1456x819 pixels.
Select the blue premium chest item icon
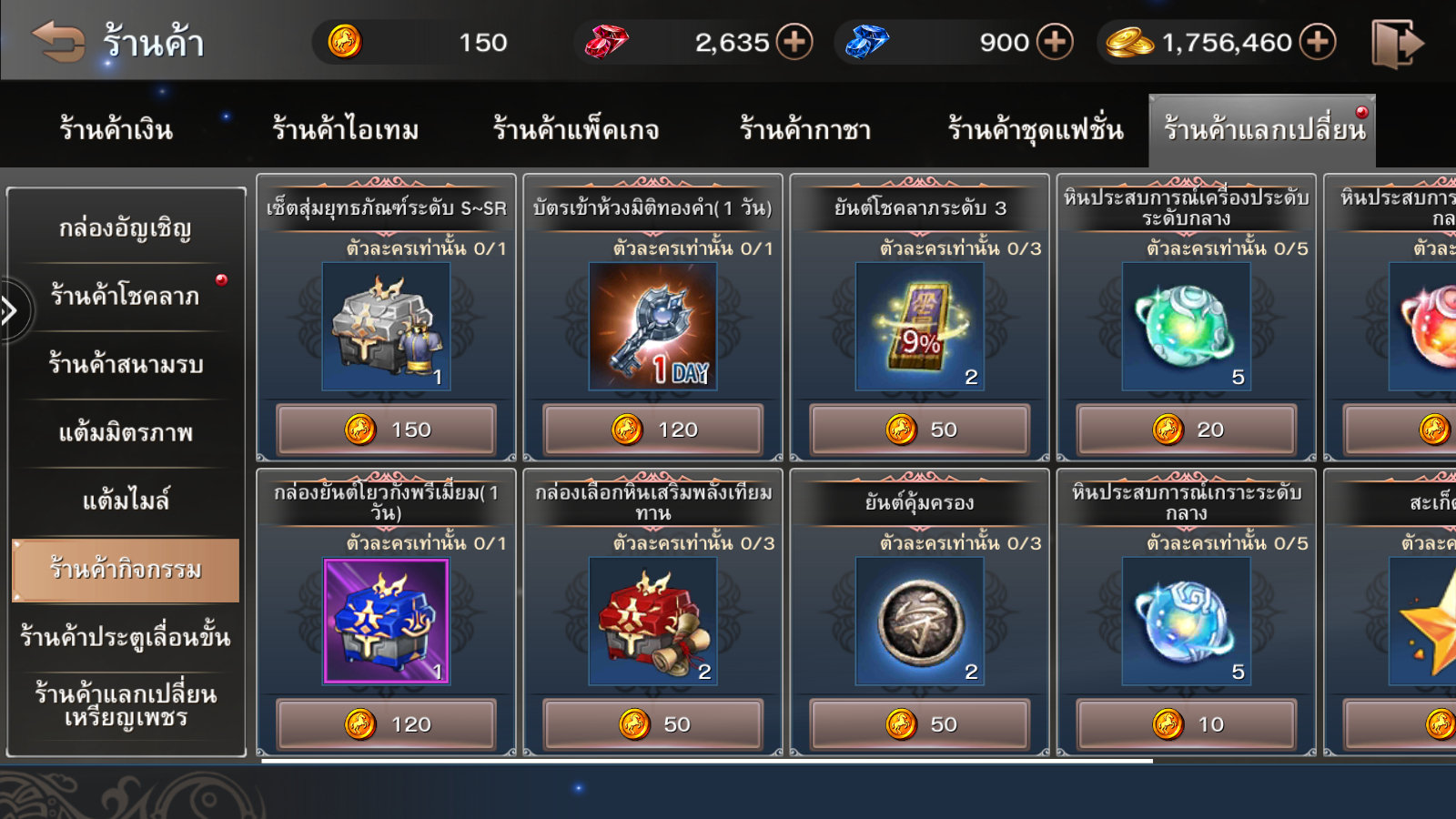[x=387, y=621]
